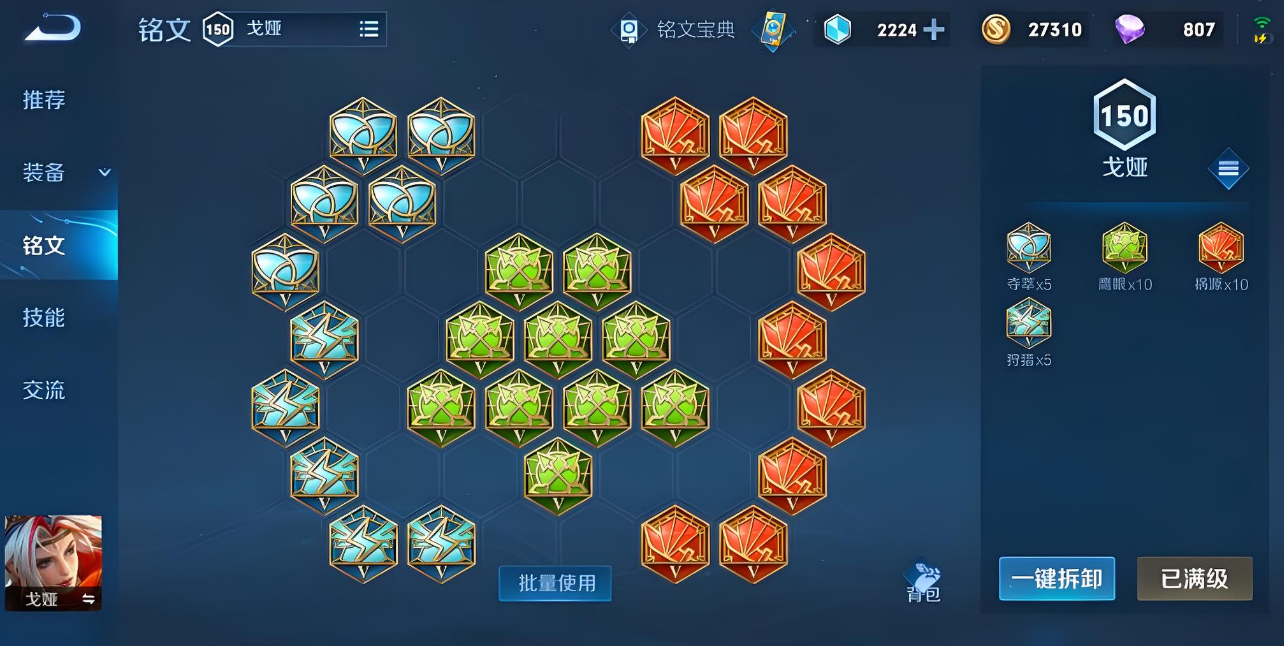Open the blue diamond menu icon under level 150

pos(1228,170)
